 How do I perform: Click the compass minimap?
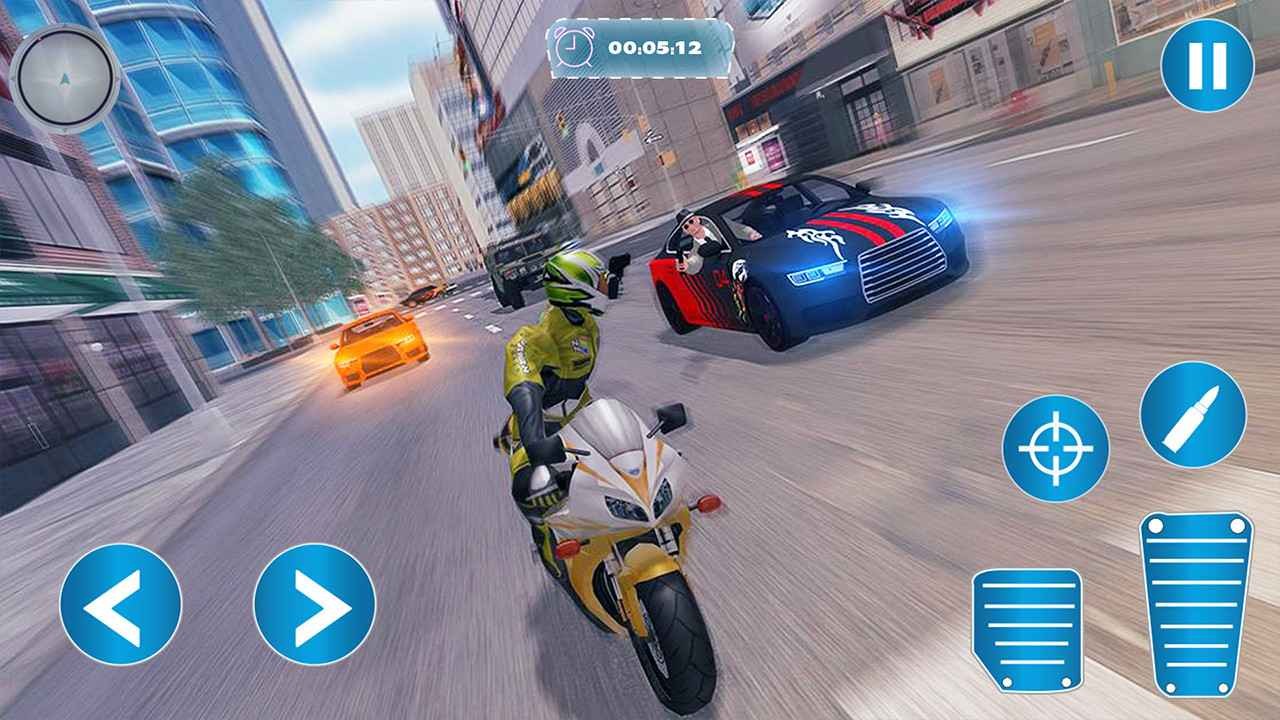coord(65,78)
